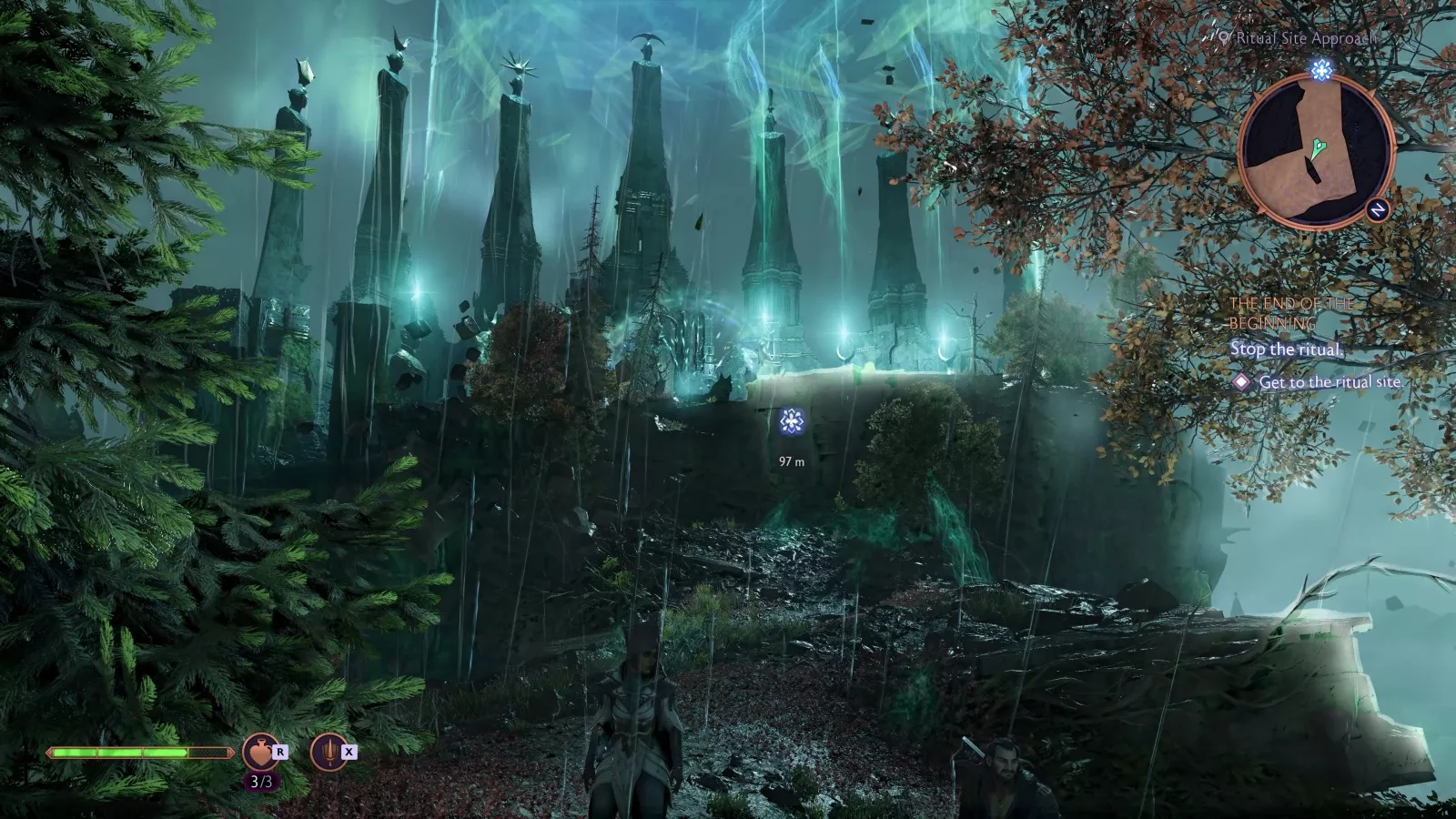Click the Stop the ritual quest step
The width and height of the screenshot is (1456, 819).
pyautogui.click(x=1286, y=349)
